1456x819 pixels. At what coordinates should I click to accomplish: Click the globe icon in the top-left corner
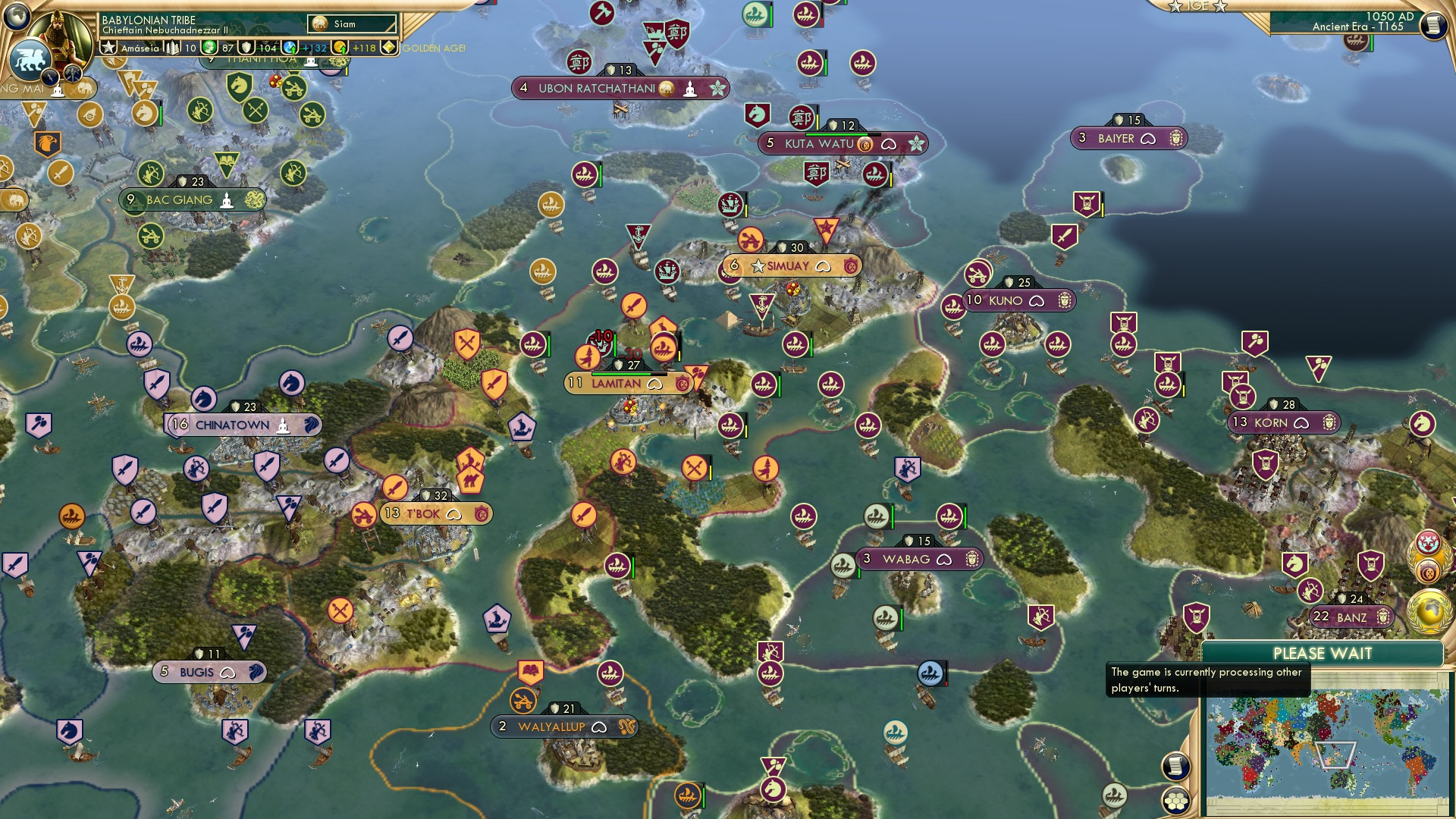tap(17, 15)
